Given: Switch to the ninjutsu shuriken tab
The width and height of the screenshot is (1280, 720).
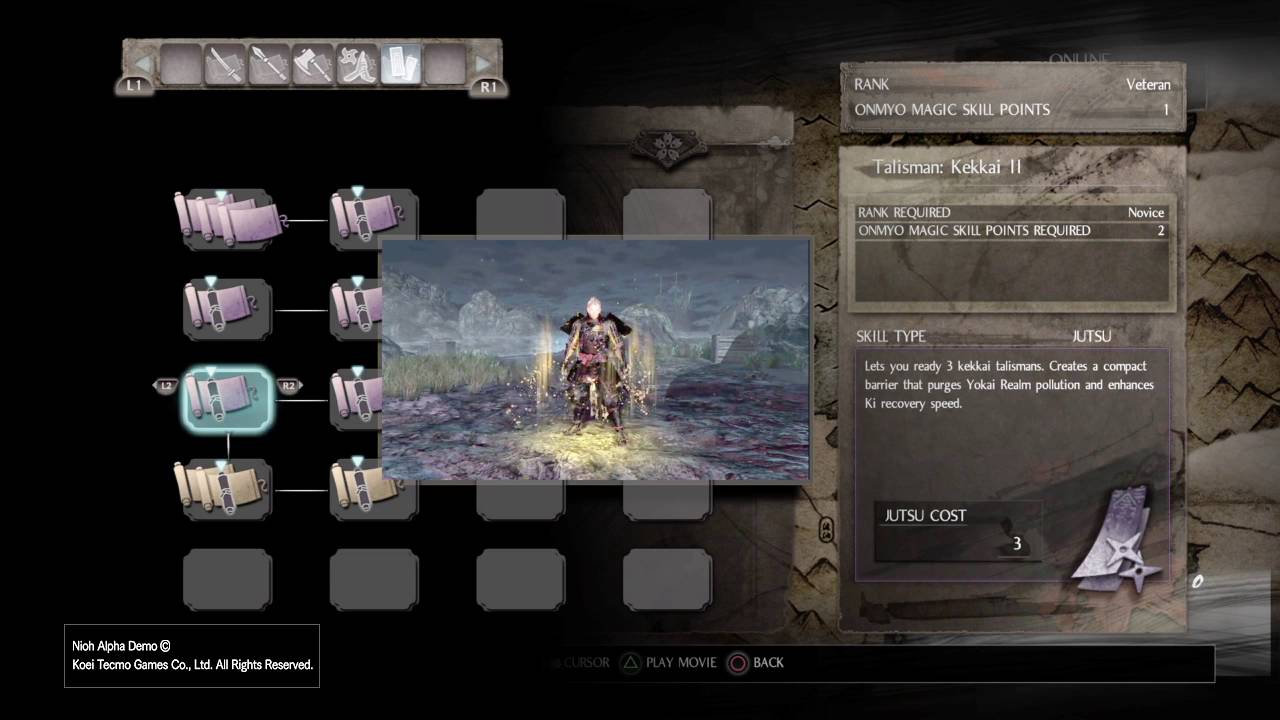Looking at the screenshot, I should click(356, 66).
